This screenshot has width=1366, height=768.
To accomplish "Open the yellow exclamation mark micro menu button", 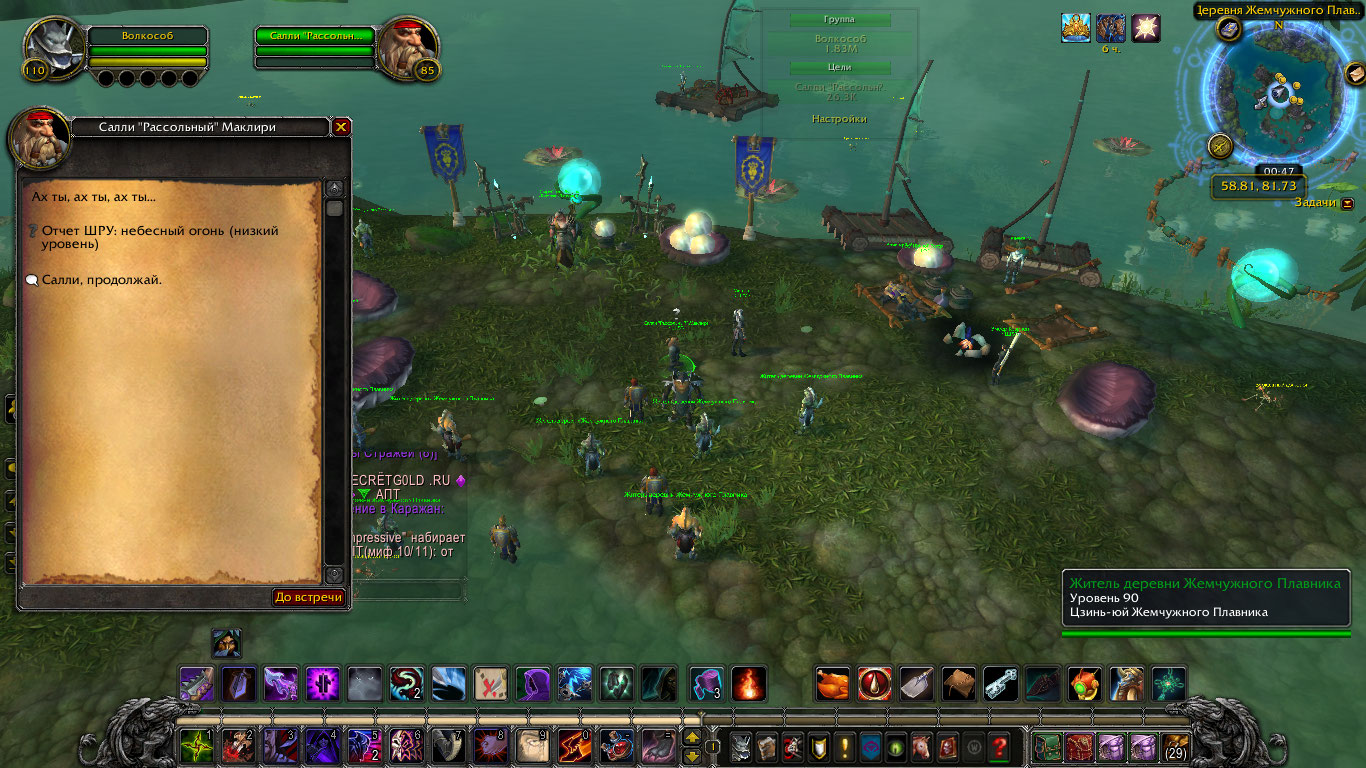I will [846, 747].
